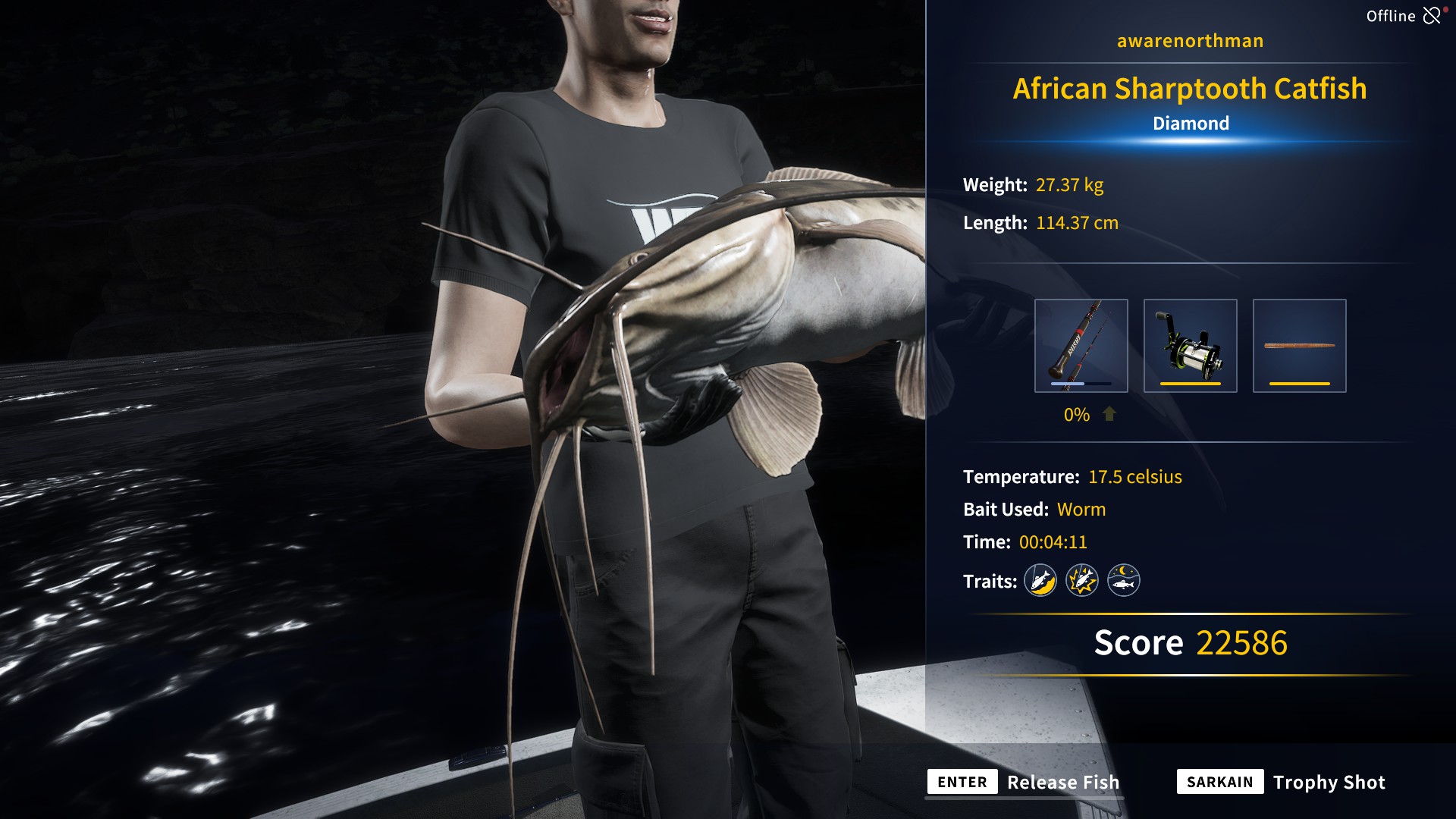1456x819 pixels.
Task: Select the fishing reel equipment slot
Action: (1190, 346)
